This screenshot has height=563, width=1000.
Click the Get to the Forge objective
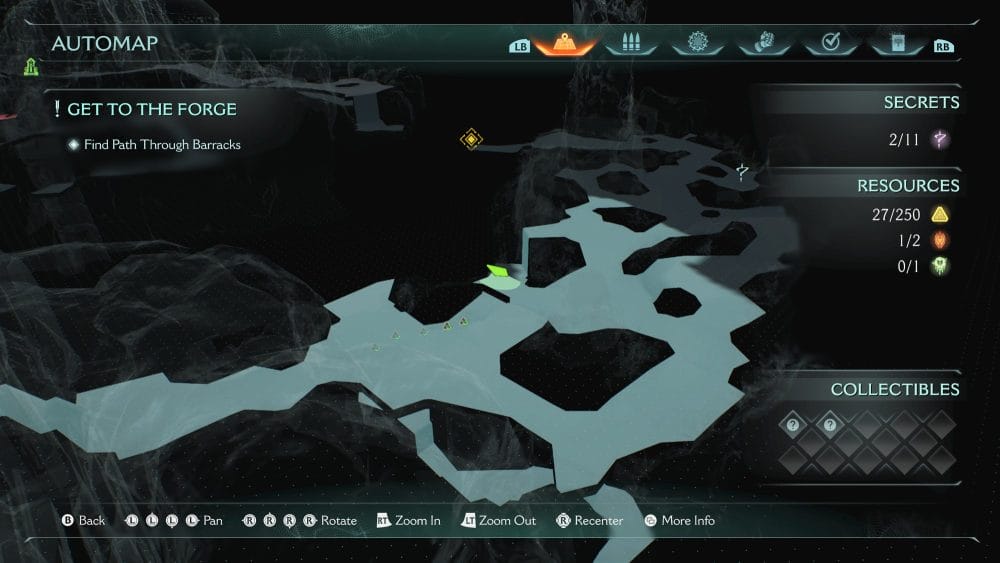(x=151, y=109)
